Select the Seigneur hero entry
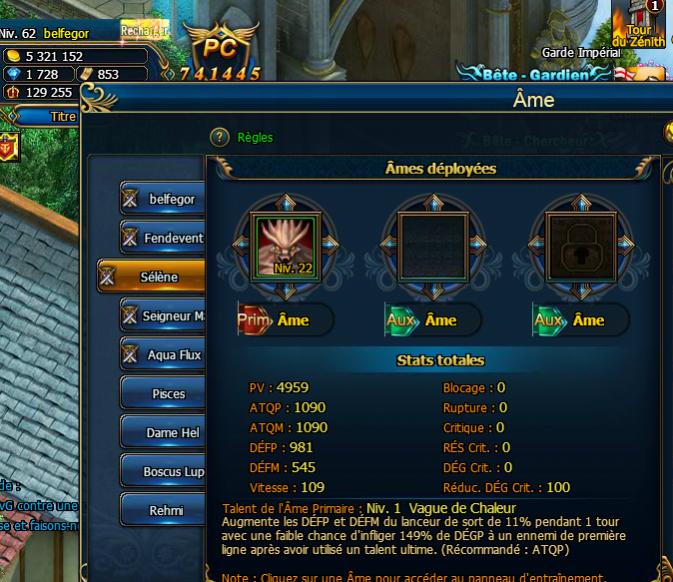 (164, 316)
